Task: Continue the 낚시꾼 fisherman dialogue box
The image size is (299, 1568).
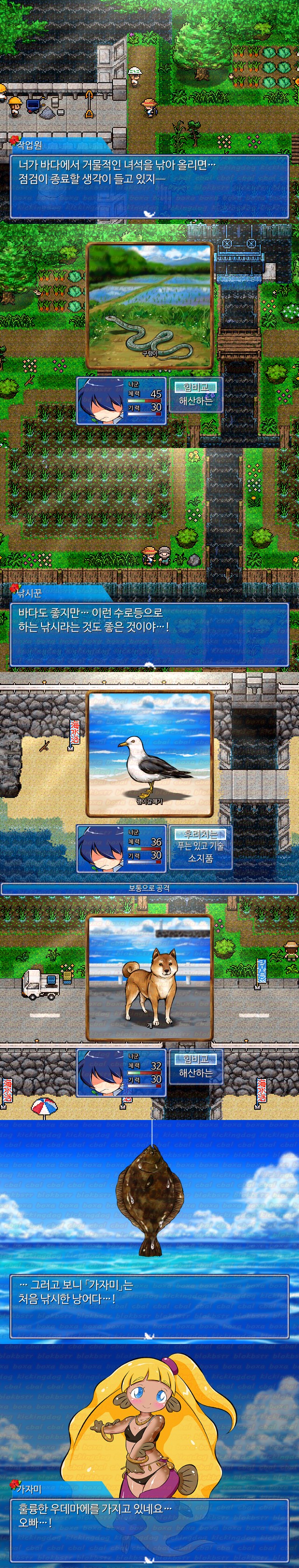Action: click(x=149, y=635)
